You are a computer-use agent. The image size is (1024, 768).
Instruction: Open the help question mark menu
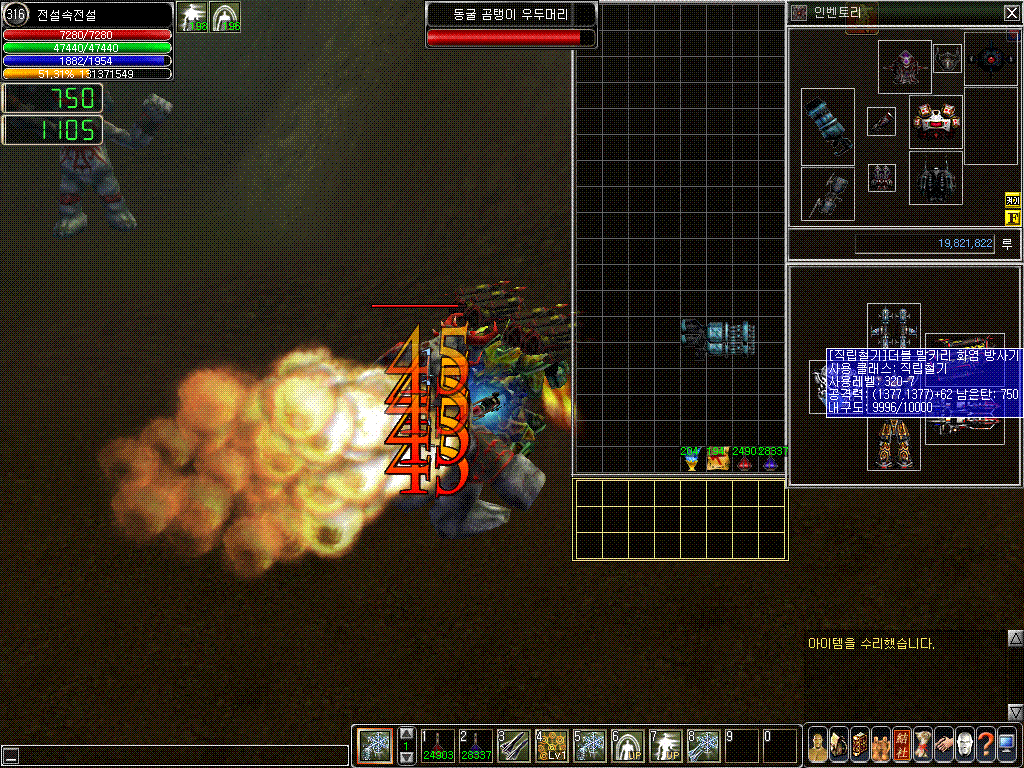[985, 745]
